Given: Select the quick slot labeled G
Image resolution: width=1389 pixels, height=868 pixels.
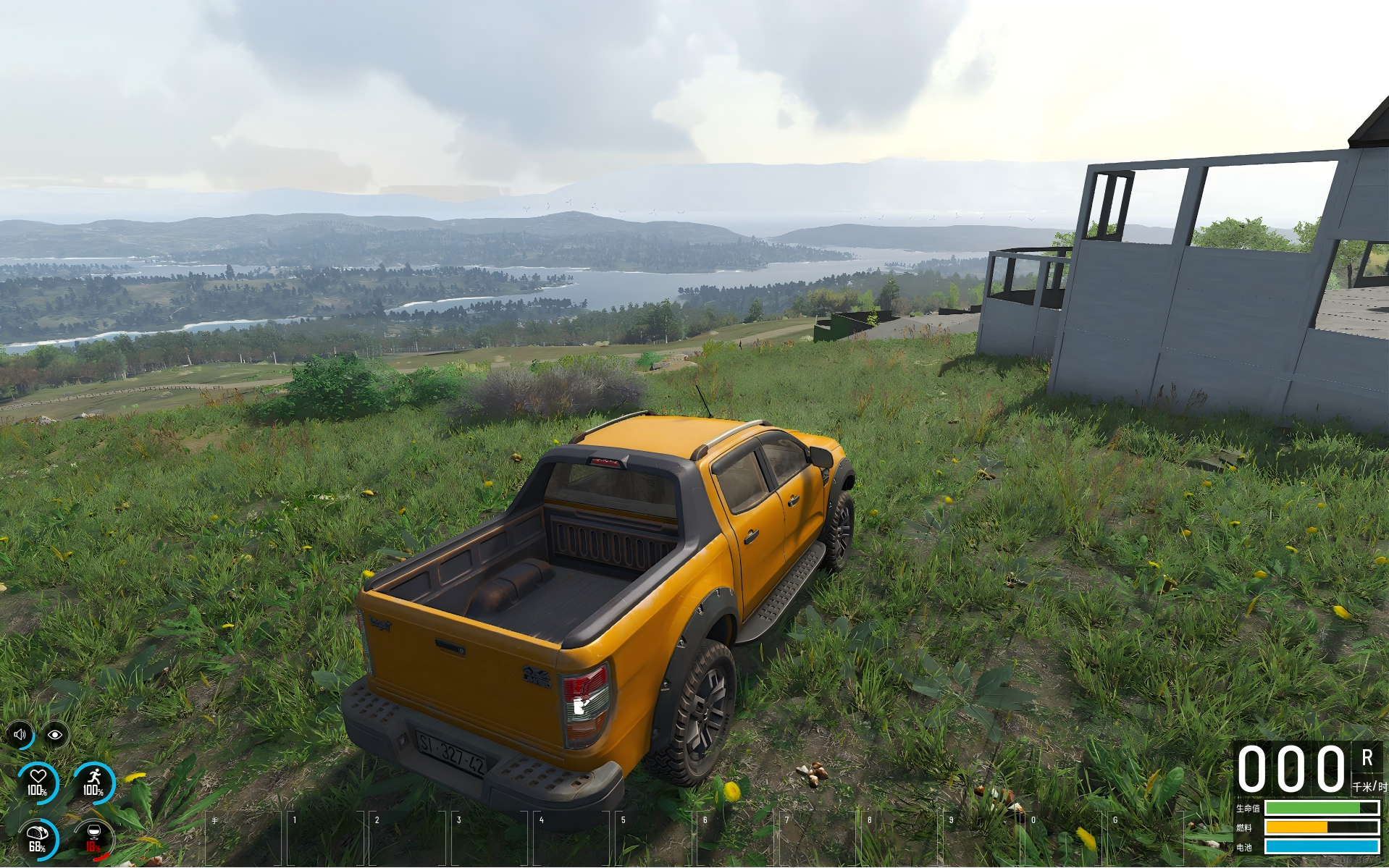Looking at the screenshot, I should point(1146,838).
